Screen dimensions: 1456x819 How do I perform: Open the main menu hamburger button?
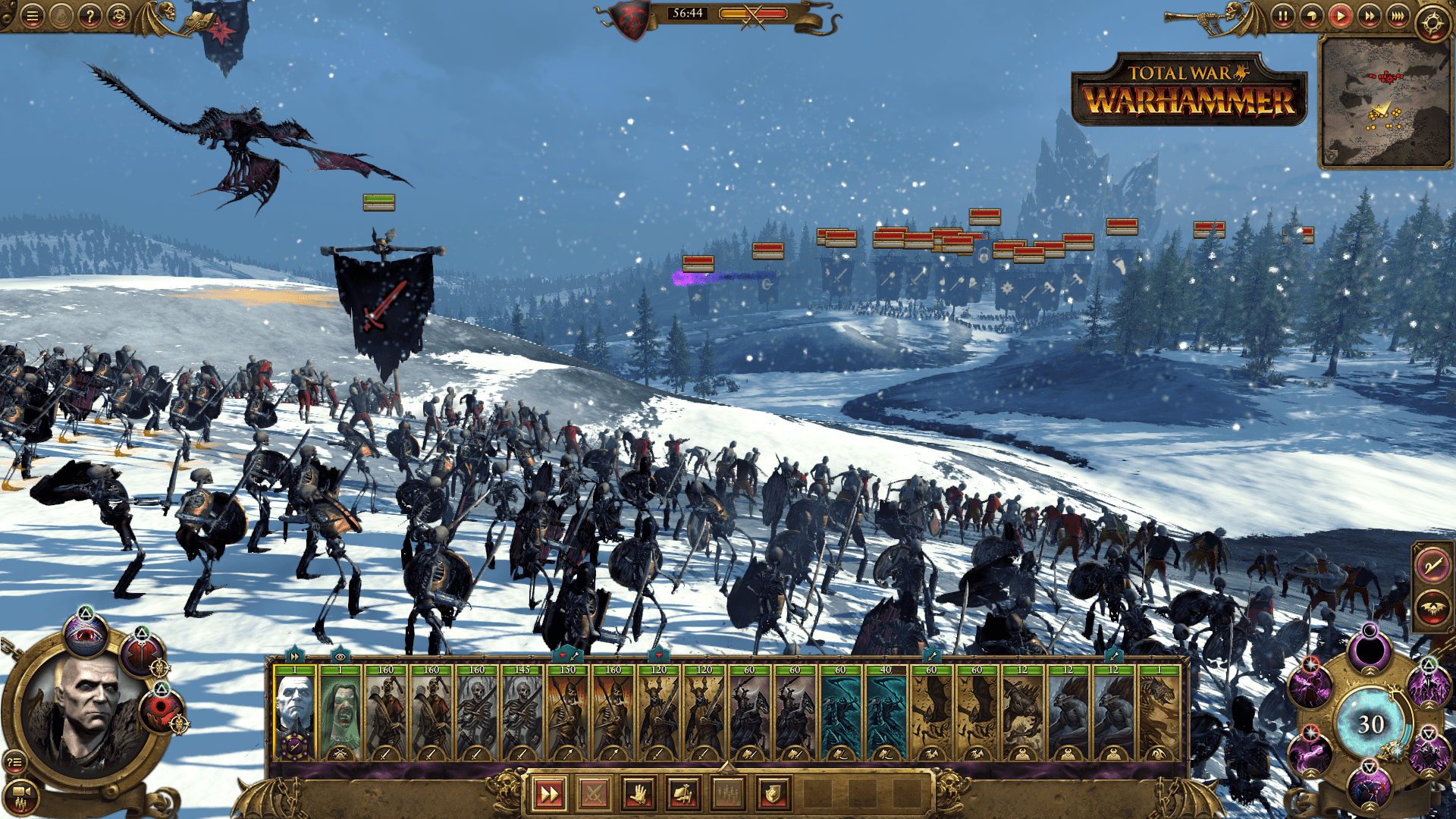32,16
